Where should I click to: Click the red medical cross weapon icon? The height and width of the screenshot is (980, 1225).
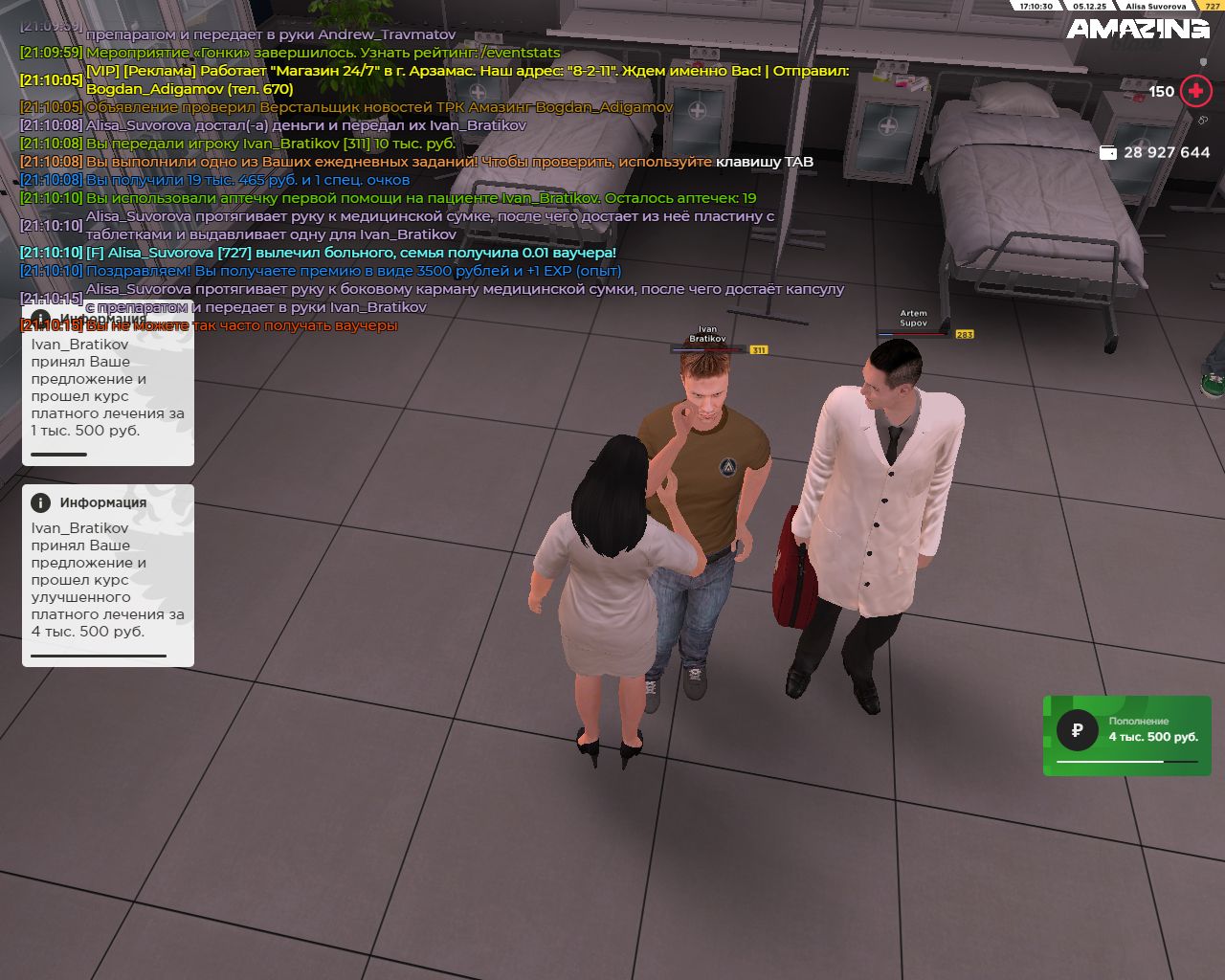pyautogui.click(x=1195, y=92)
